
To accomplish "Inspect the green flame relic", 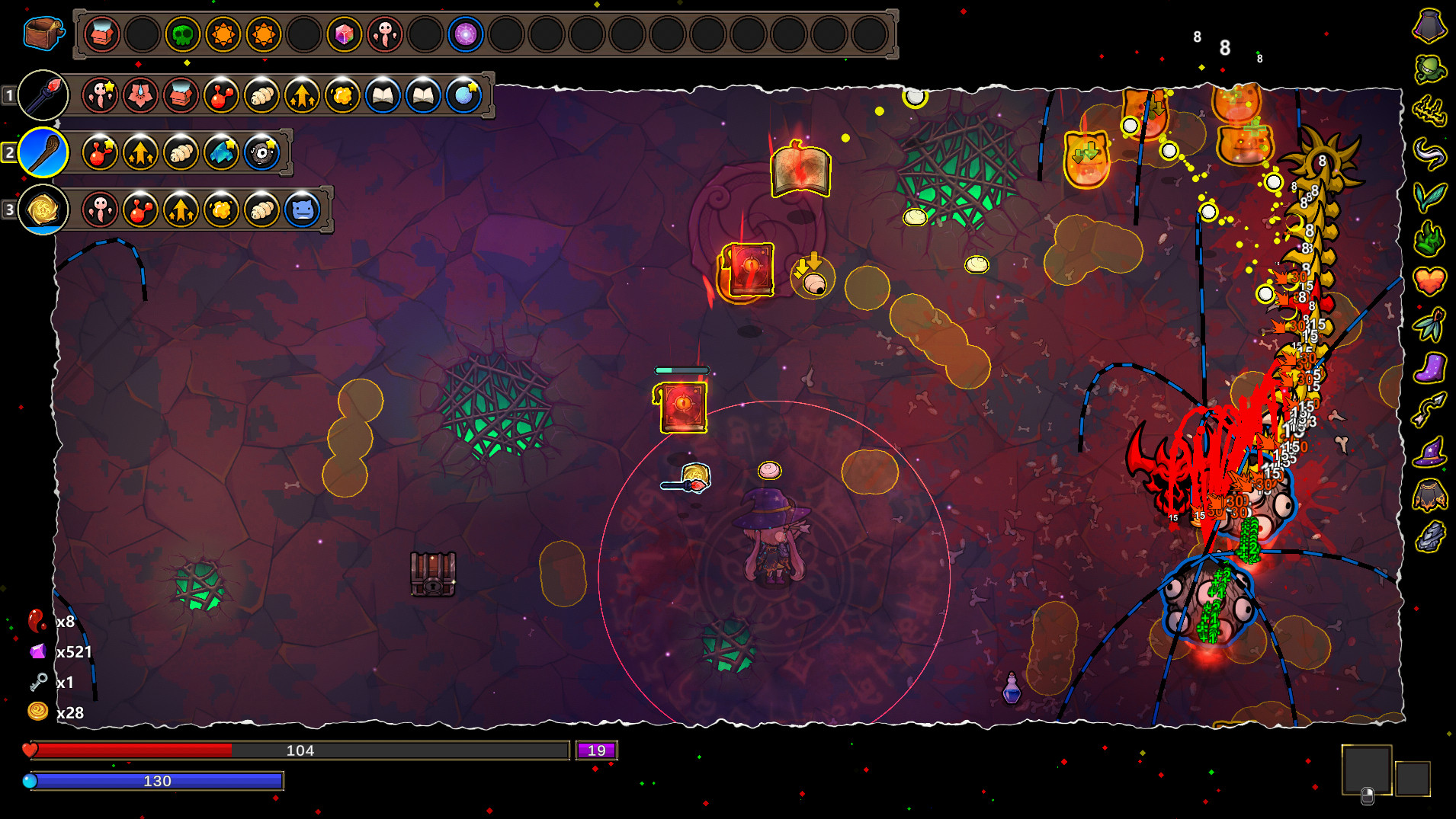I will [1429, 239].
